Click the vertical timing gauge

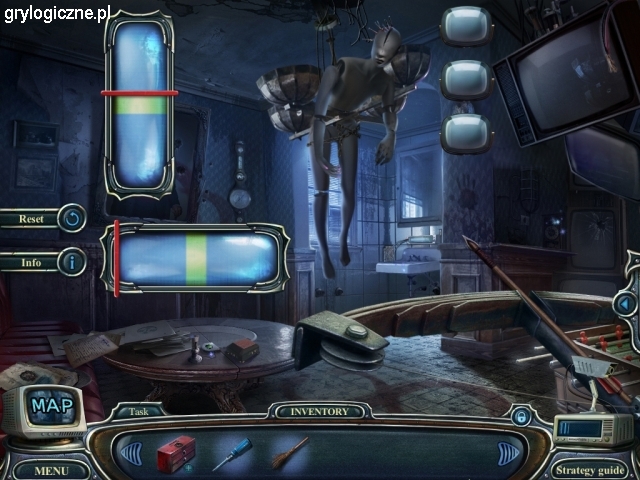(x=140, y=102)
